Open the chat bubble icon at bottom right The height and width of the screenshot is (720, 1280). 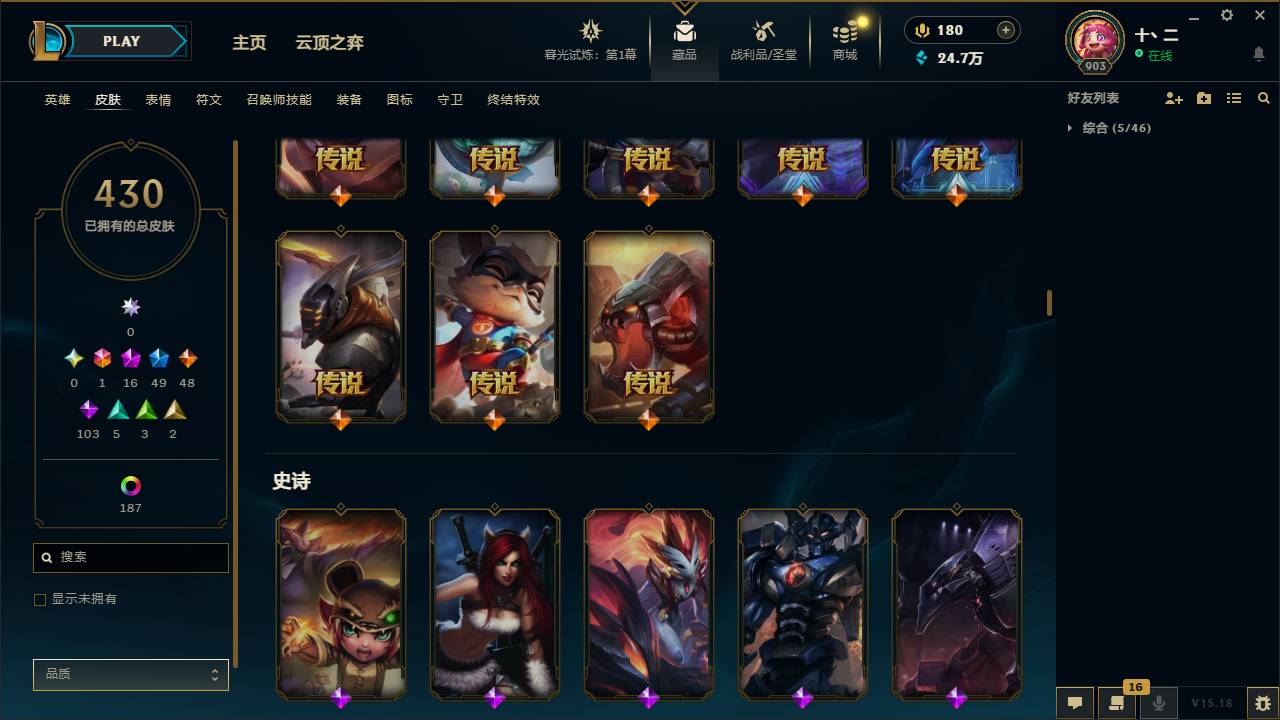[x=1075, y=703]
